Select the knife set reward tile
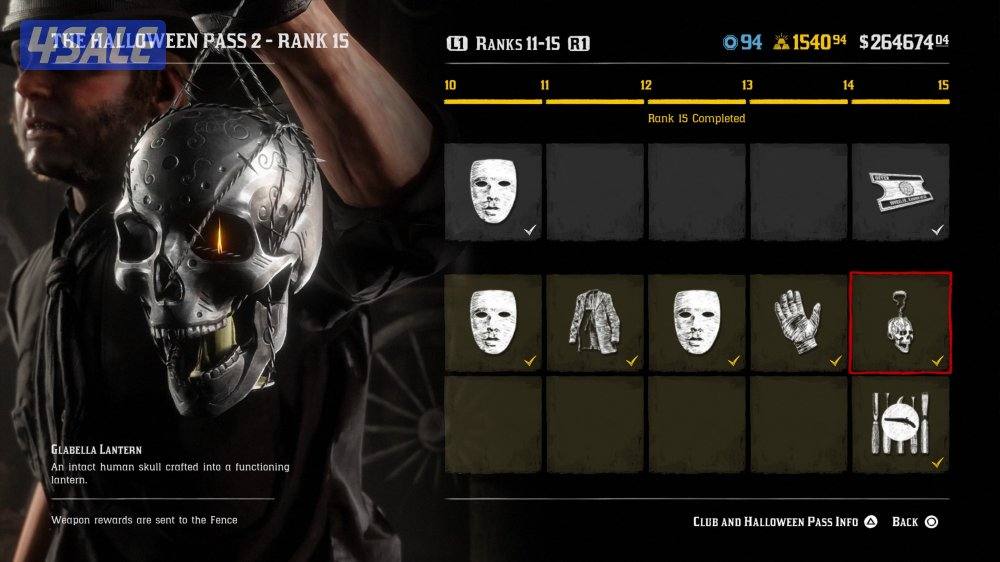1000x562 pixels. click(x=900, y=424)
